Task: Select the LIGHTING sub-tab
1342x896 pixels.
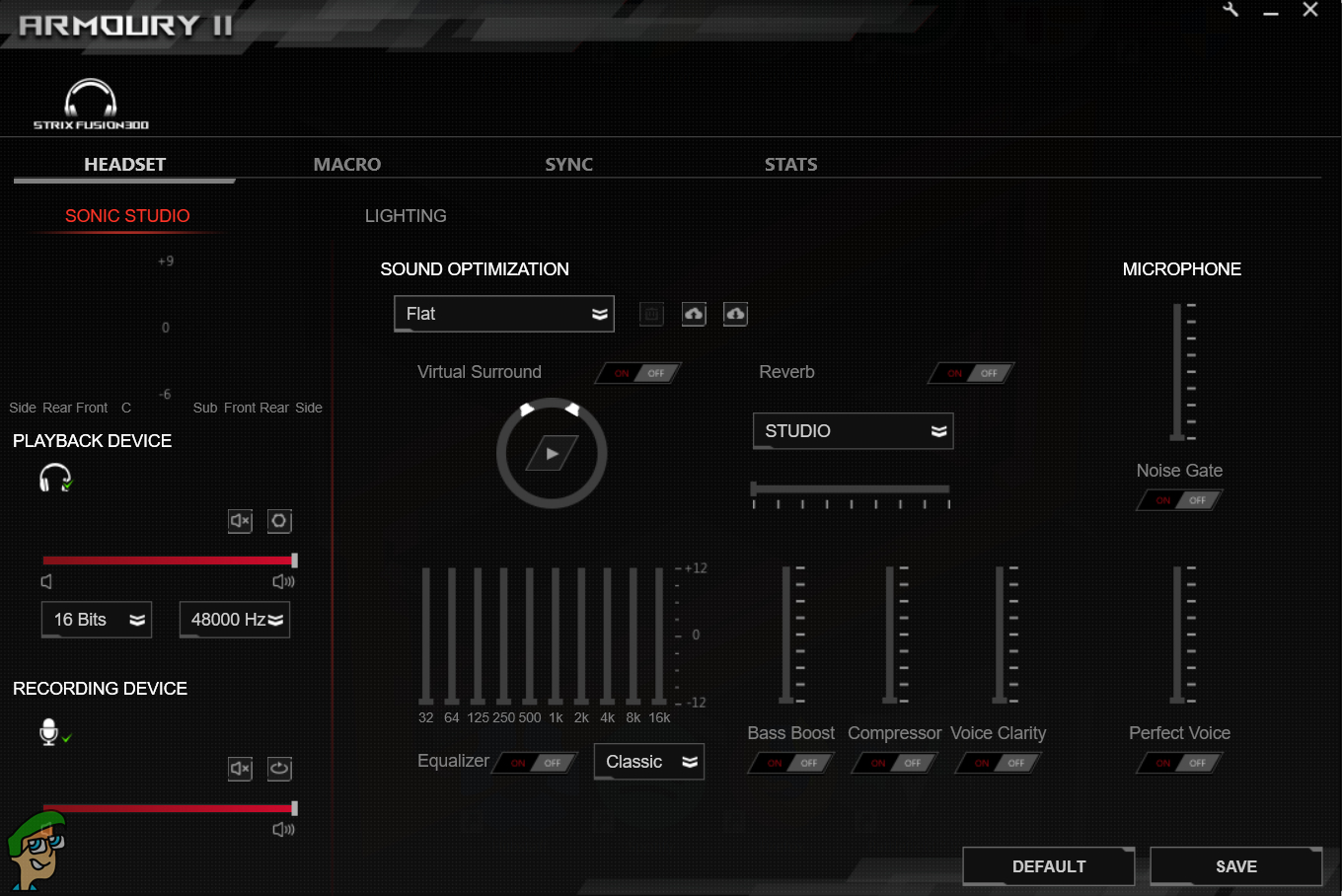Action: (x=406, y=216)
